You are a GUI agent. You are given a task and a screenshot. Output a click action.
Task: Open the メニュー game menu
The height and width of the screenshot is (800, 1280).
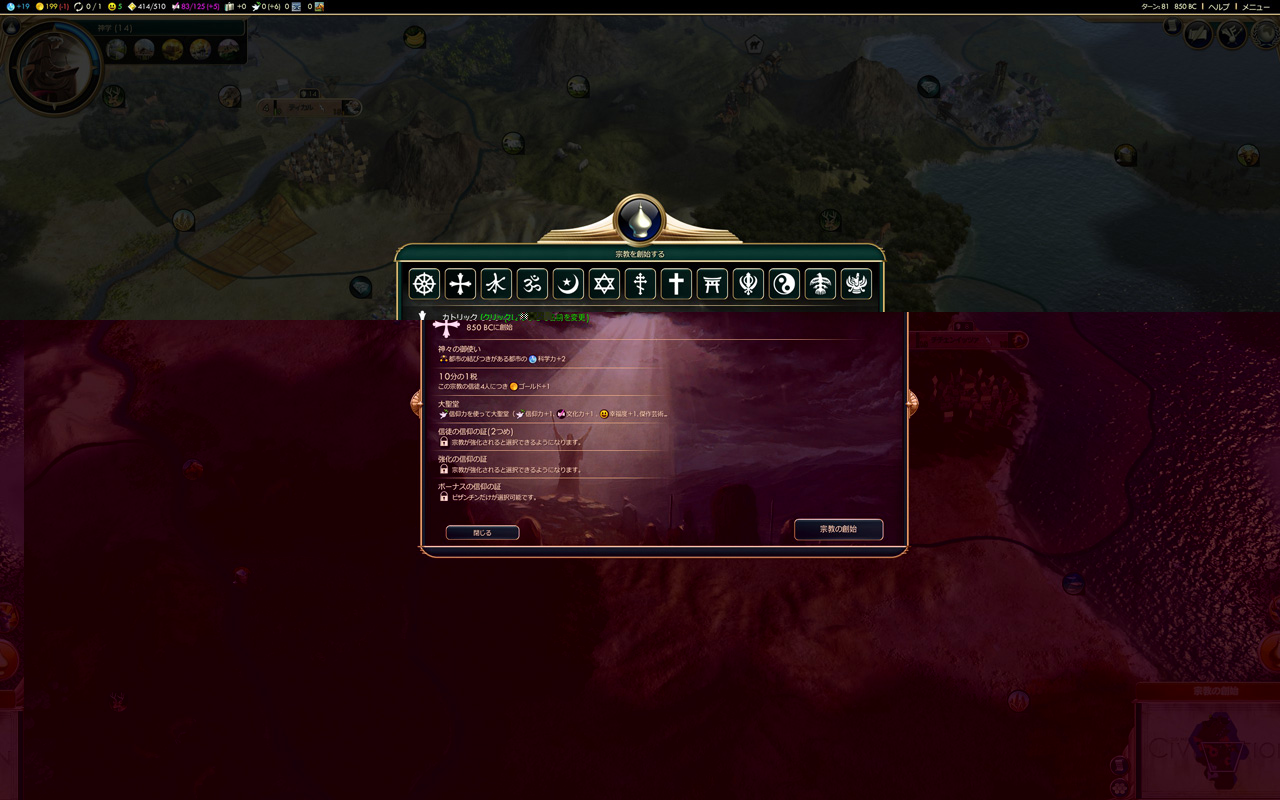(1255, 7)
